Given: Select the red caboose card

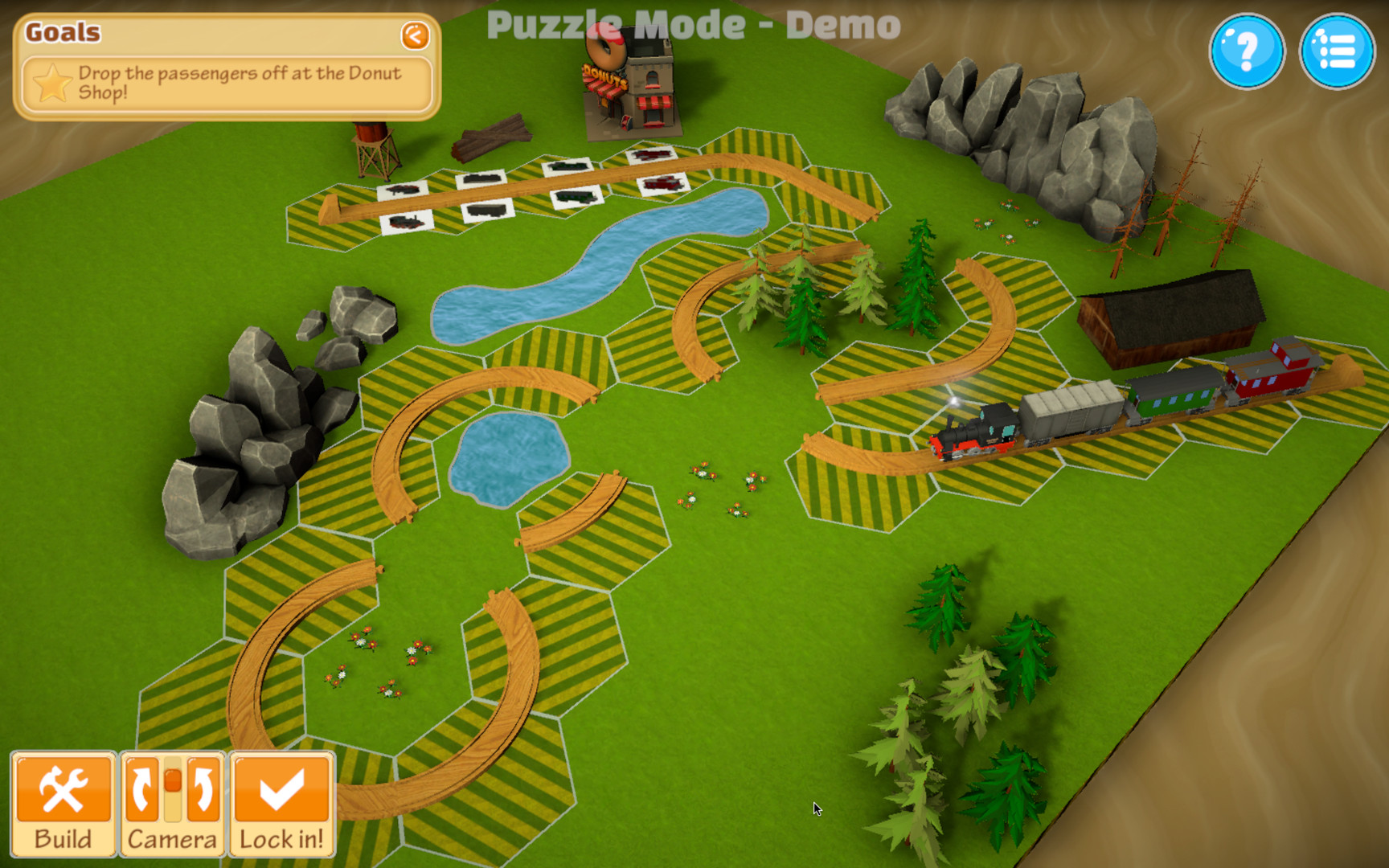Looking at the screenshot, I should pyautogui.click(x=662, y=183).
